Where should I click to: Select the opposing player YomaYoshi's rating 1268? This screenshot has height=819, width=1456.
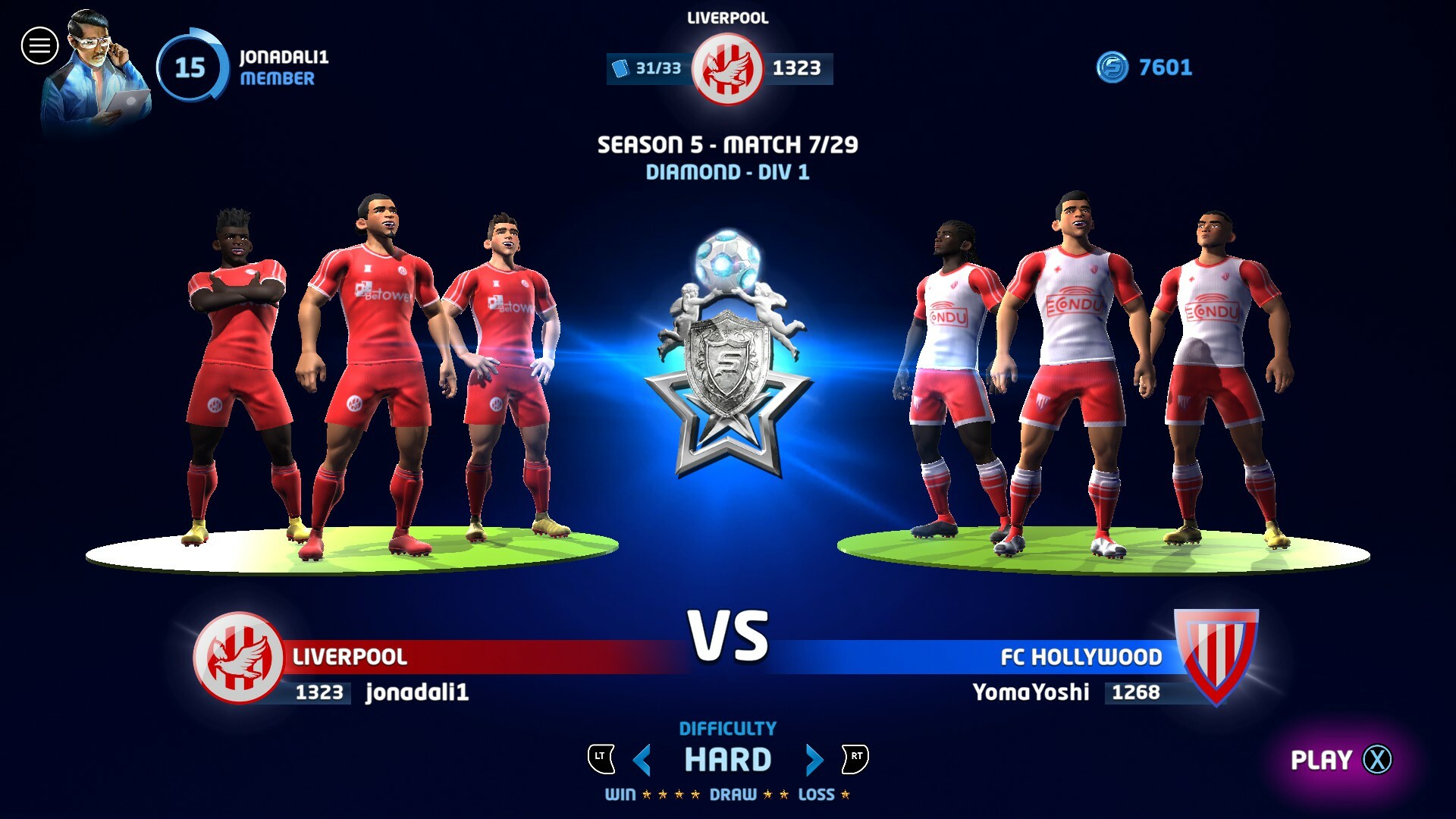1134,692
